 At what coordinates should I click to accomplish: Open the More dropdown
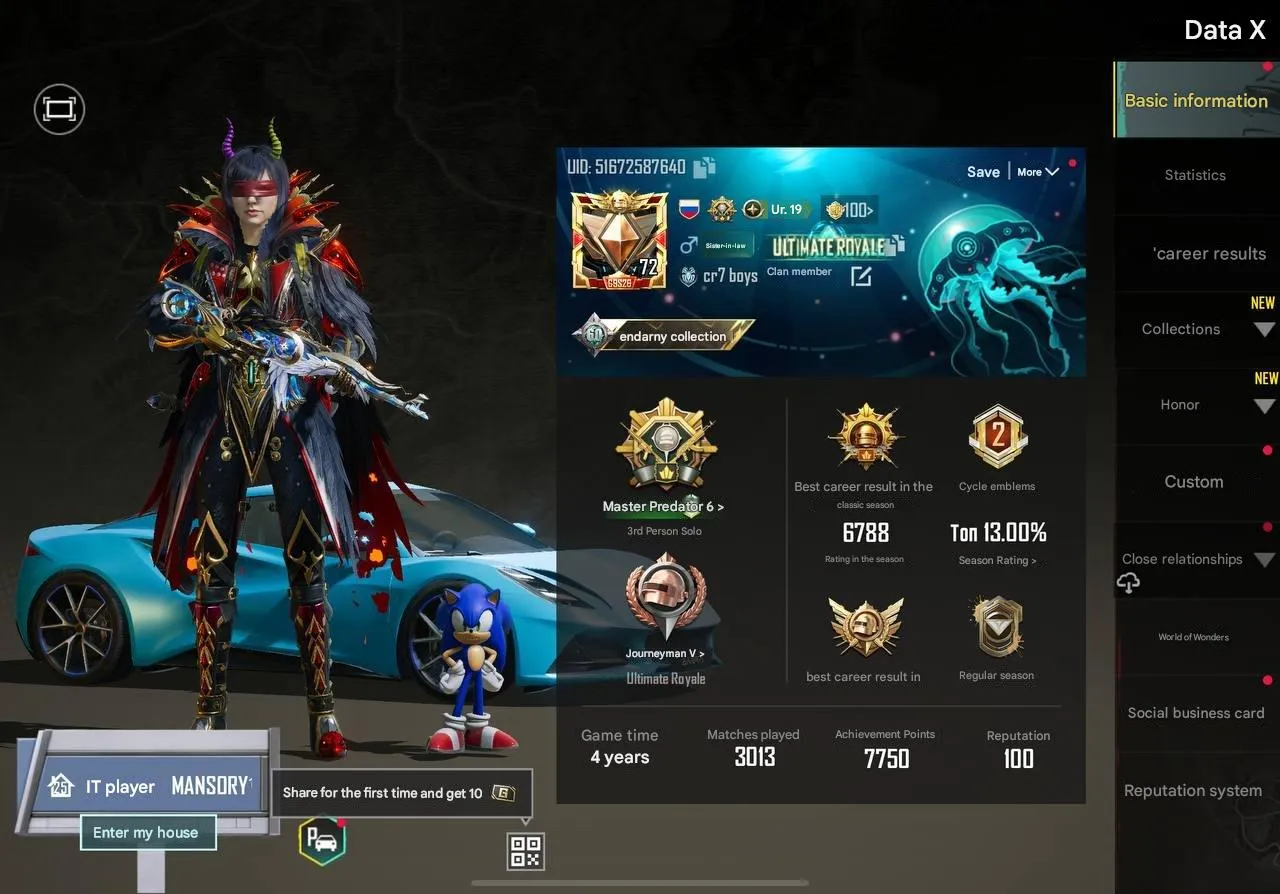pyautogui.click(x=1036, y=172)
